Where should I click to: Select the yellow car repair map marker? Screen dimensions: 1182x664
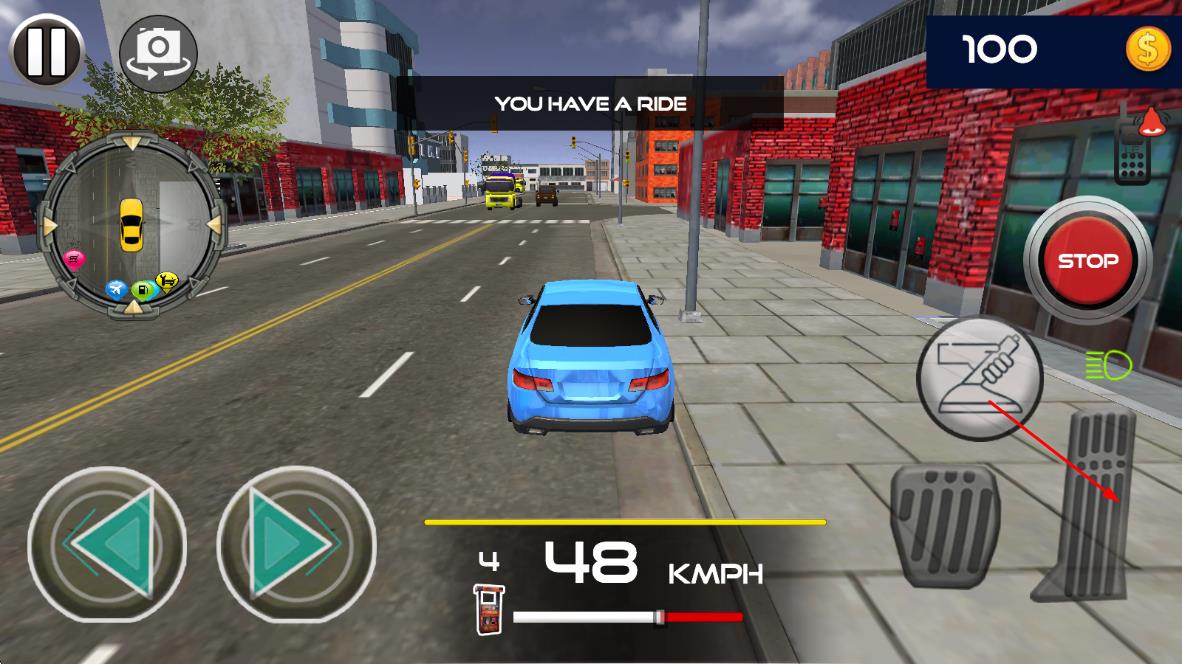tap(166, 282)
